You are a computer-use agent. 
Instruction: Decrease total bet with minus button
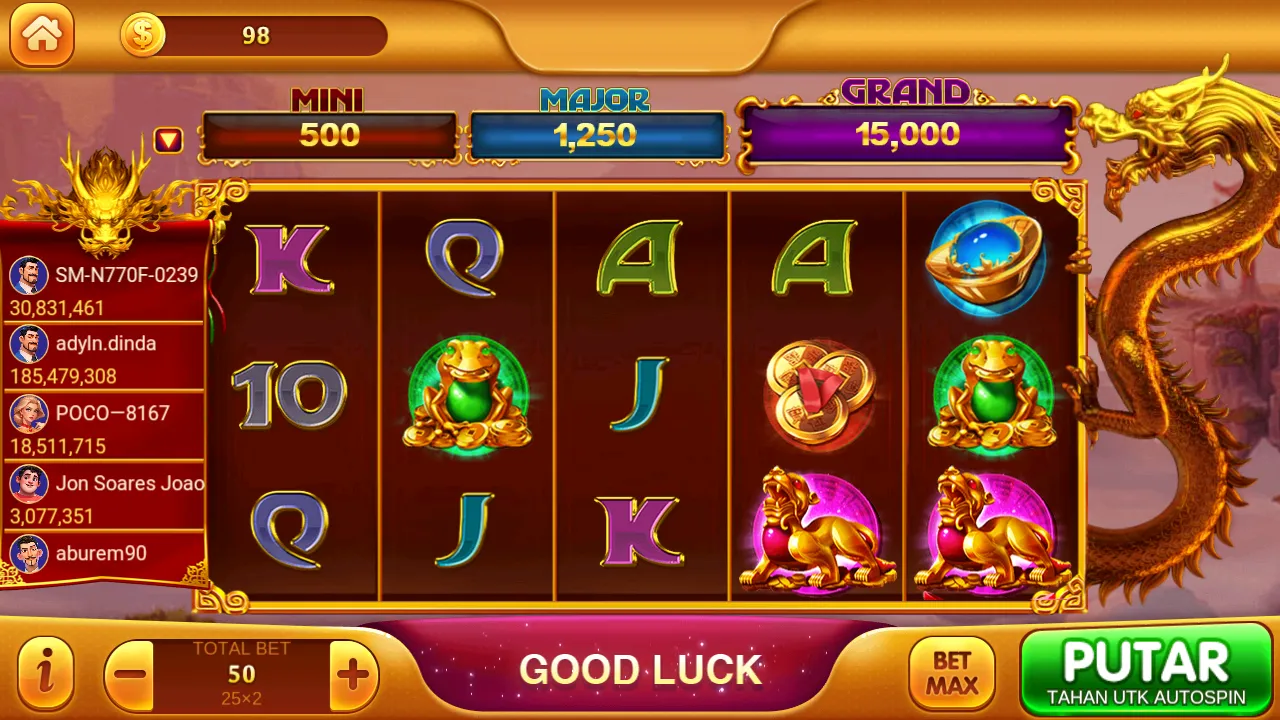coord(130,675)
